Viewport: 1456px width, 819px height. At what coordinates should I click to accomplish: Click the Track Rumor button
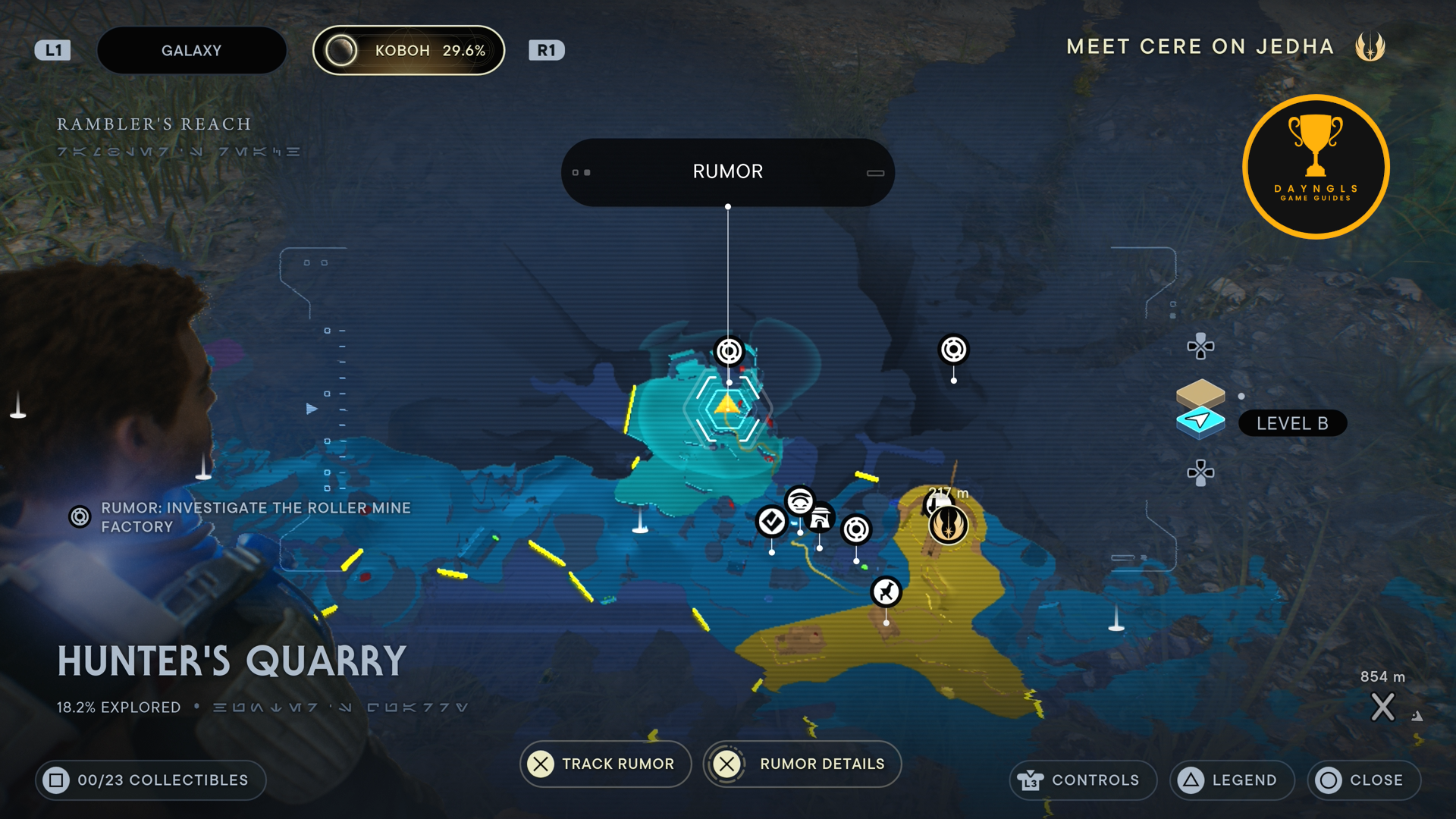coord(605,764)
